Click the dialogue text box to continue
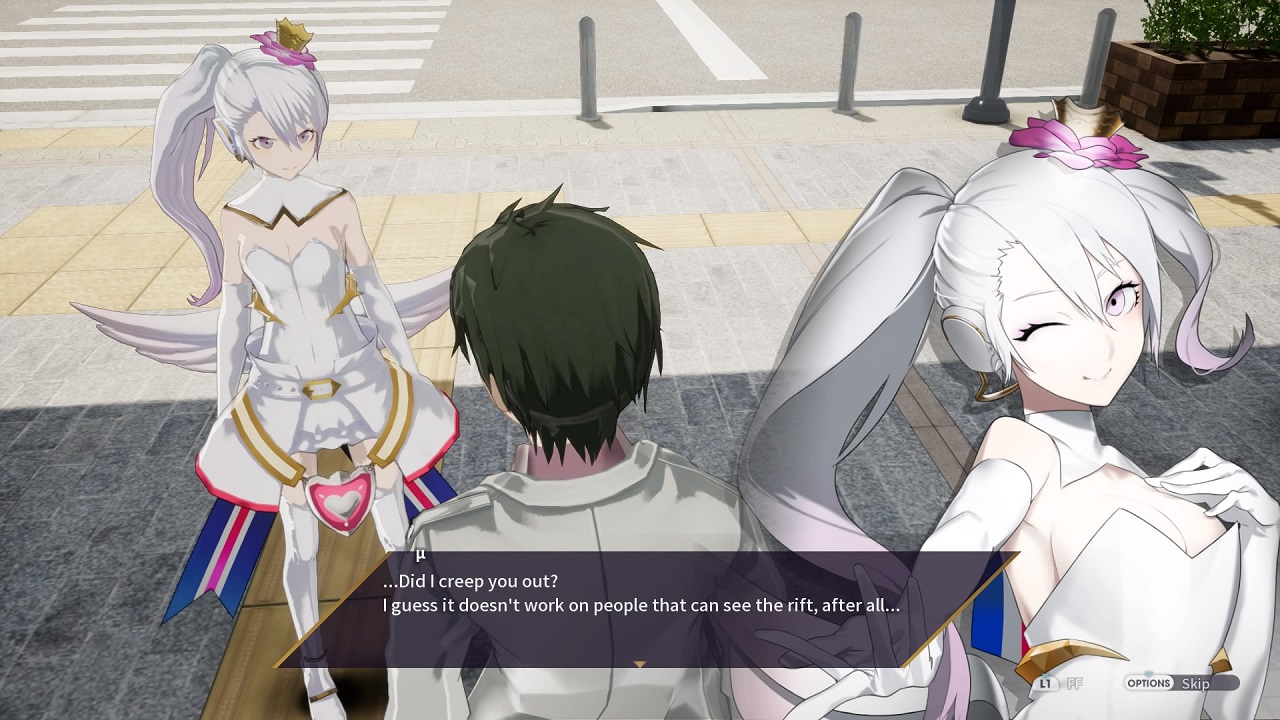 click(x=640, y=606)
